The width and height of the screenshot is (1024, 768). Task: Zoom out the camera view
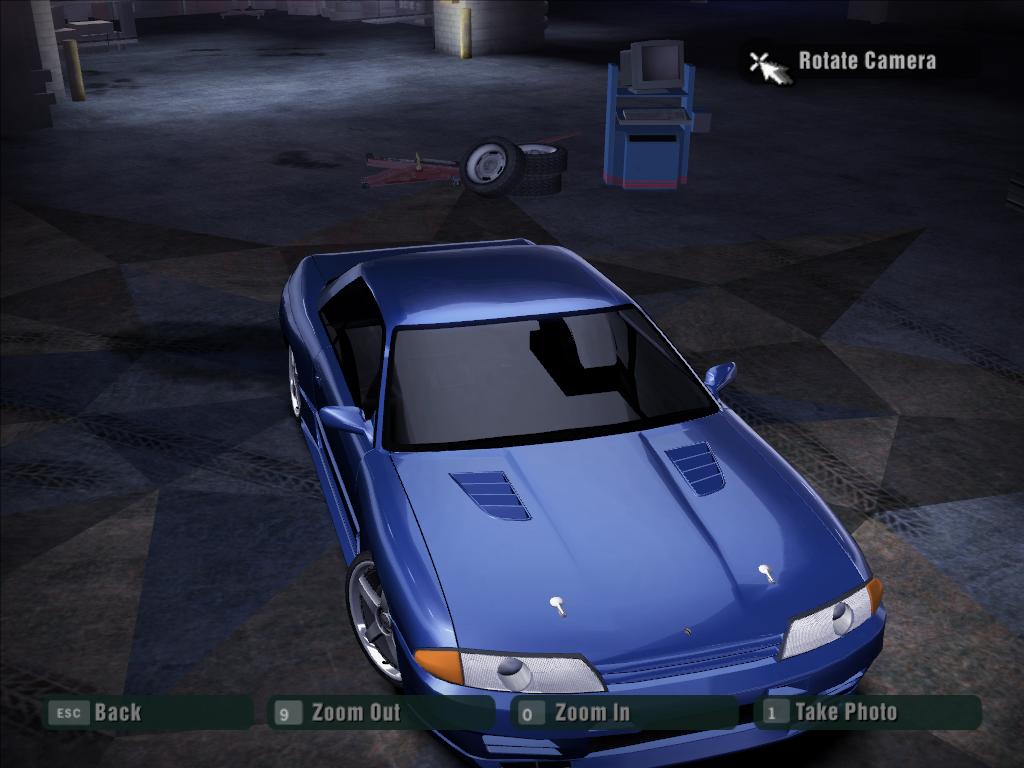pyautogui.click(x=355, y=713)
